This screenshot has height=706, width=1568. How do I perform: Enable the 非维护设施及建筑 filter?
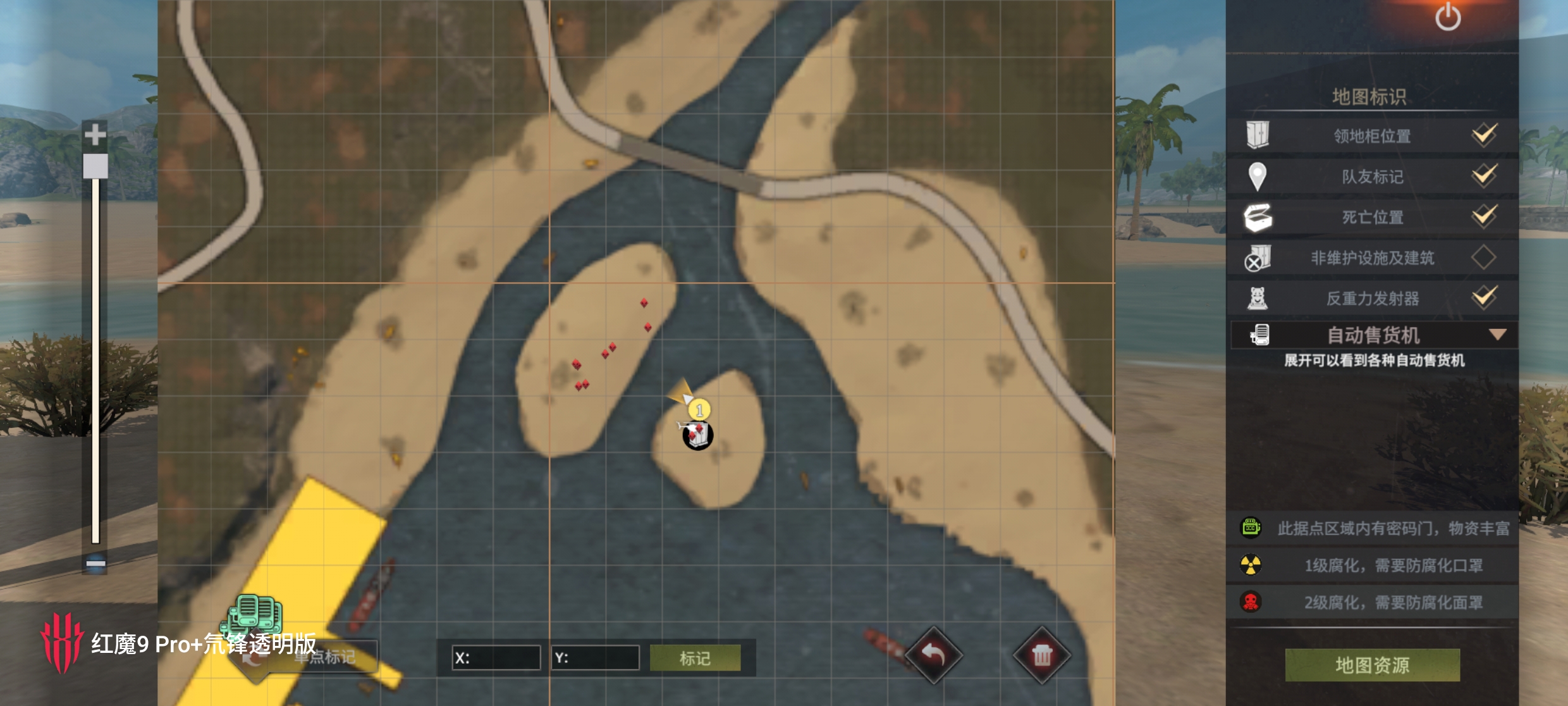pyautogui.click(x=1483, y=257)
